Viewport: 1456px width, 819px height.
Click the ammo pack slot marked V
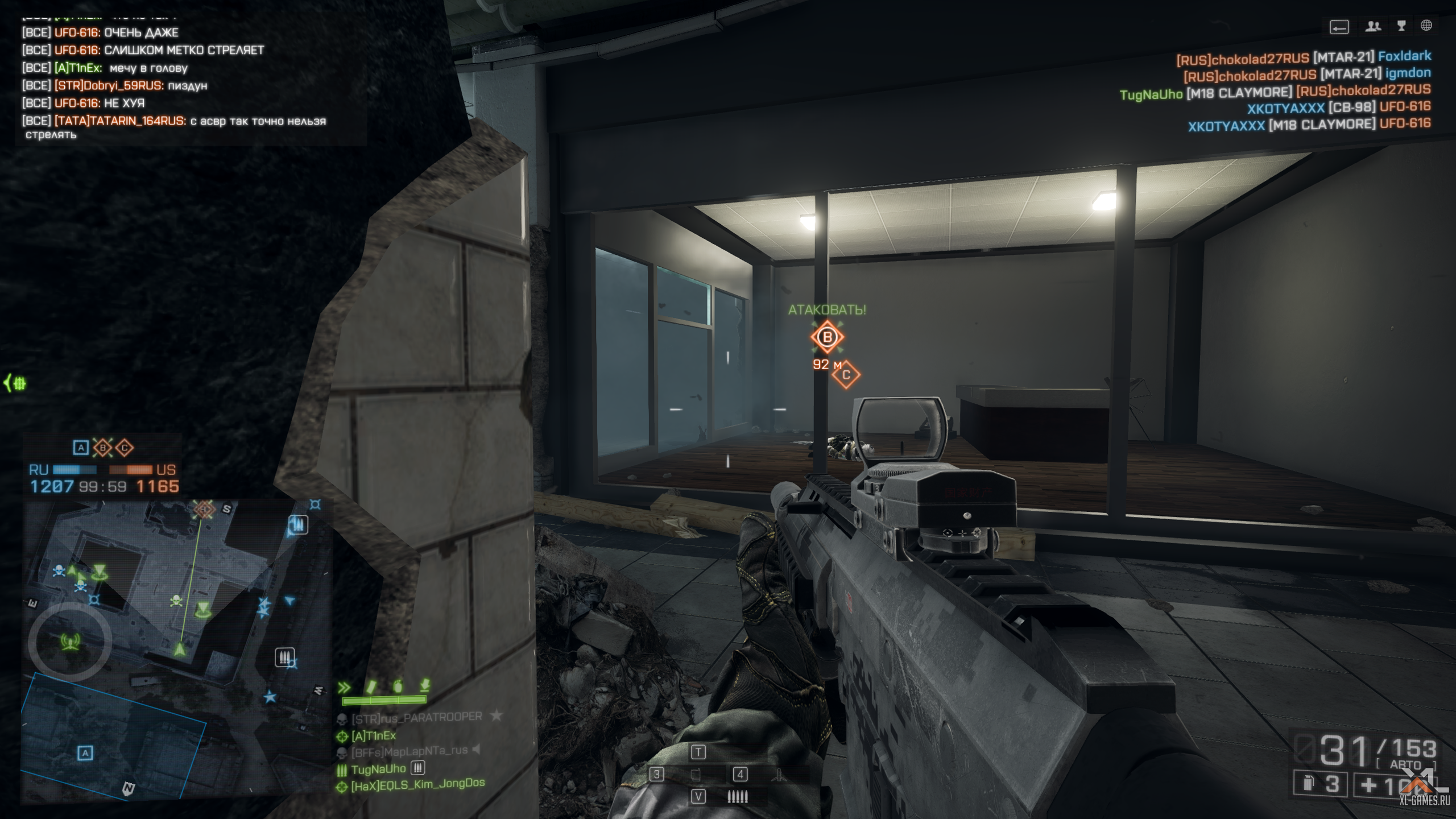[x=698, y=797]
